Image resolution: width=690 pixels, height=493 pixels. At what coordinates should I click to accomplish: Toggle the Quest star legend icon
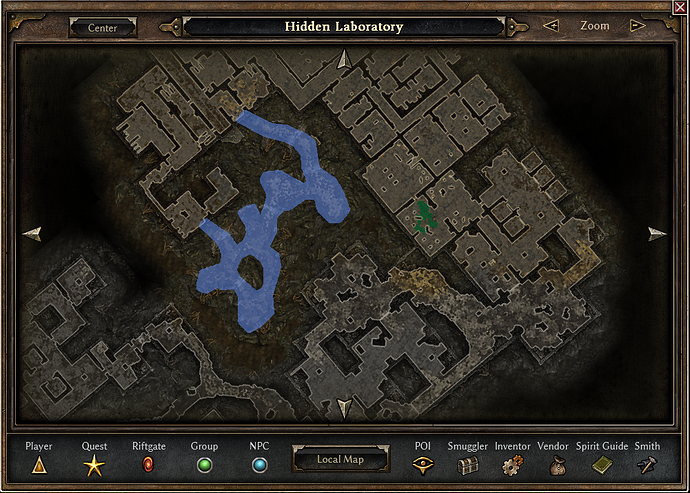[x=94, y=465]
